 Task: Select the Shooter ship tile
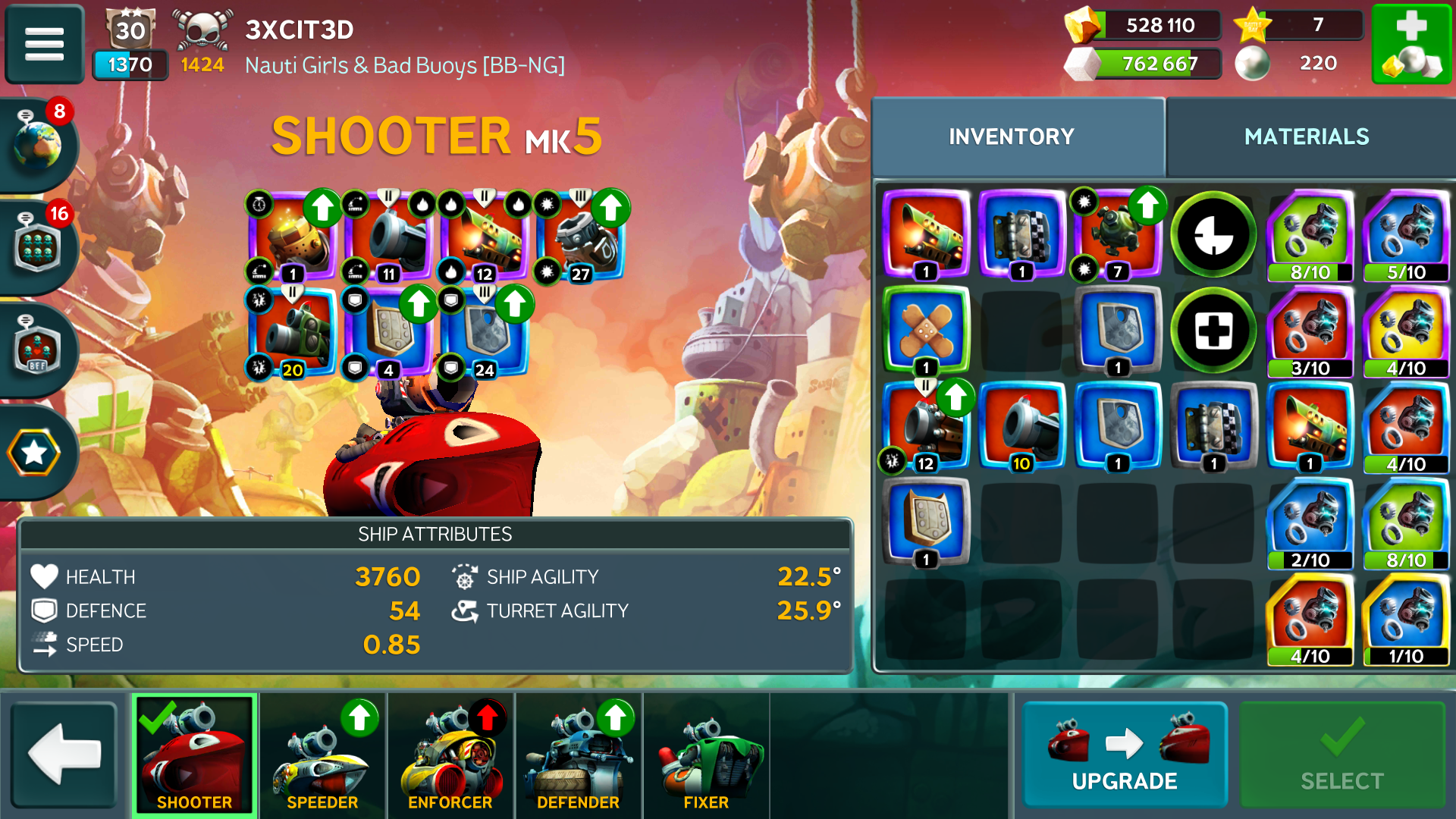(195, 755)
